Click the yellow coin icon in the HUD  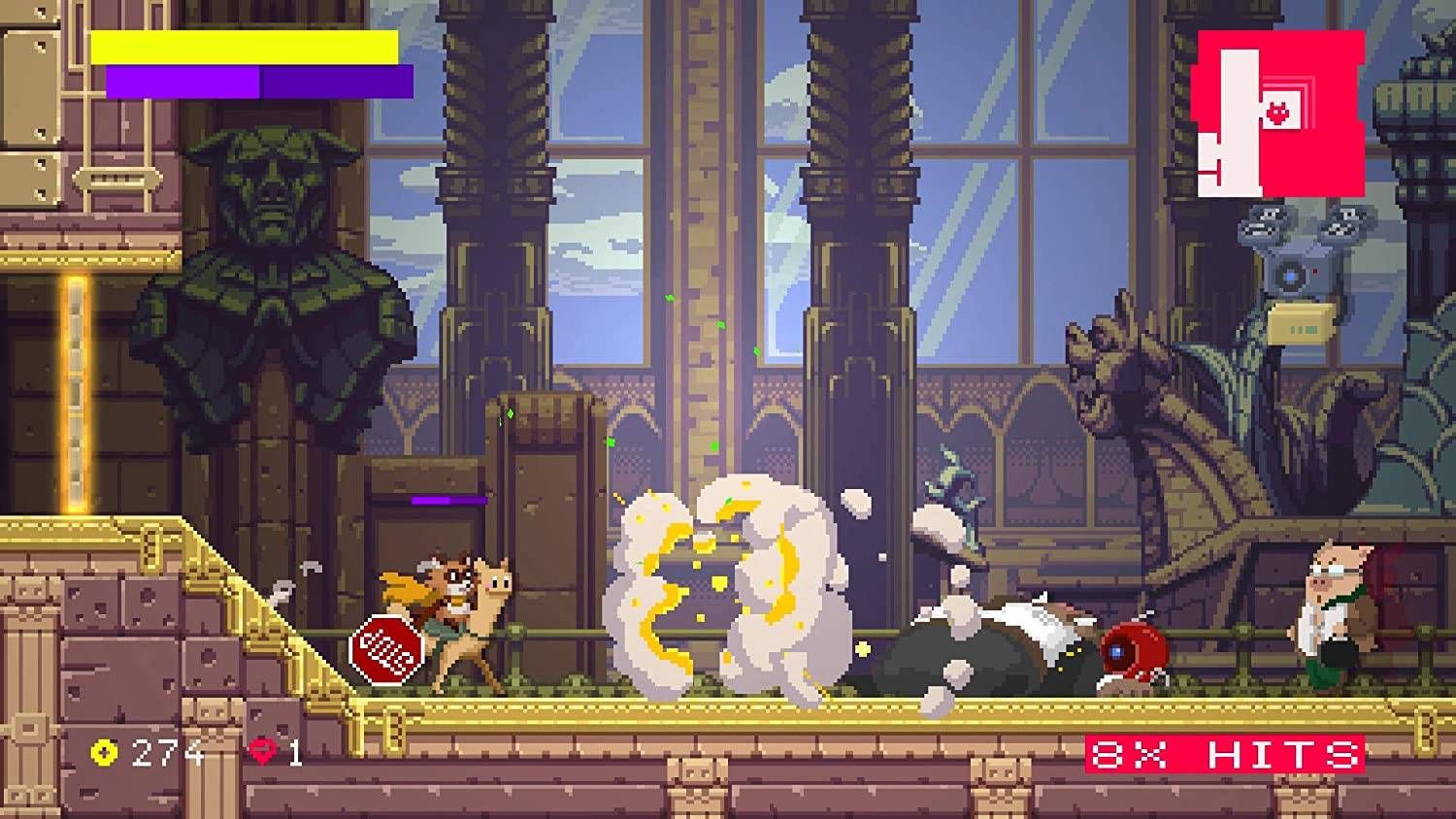tap(103, 750)
